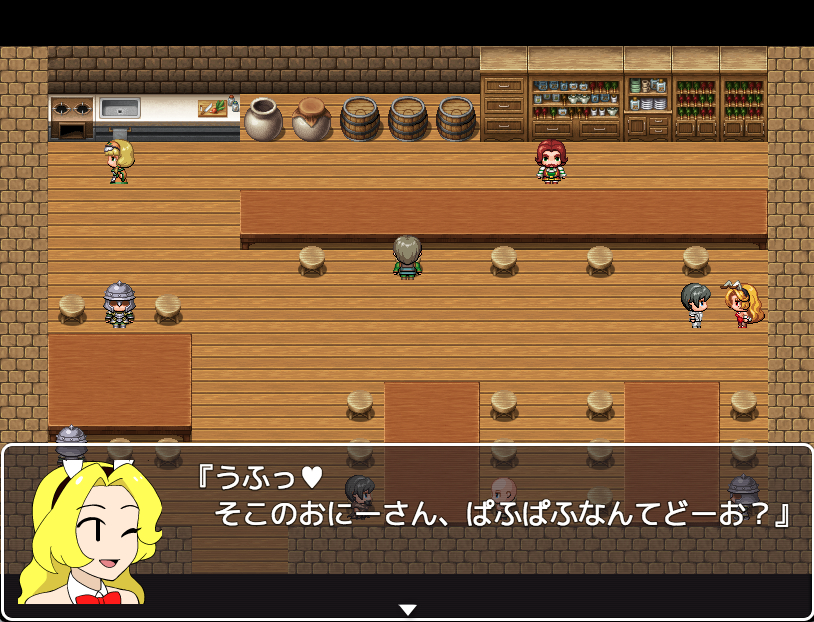Advance dialogue with the white down arrow
The height and width of the screenshot is (622, 814).
coord(407,609)
